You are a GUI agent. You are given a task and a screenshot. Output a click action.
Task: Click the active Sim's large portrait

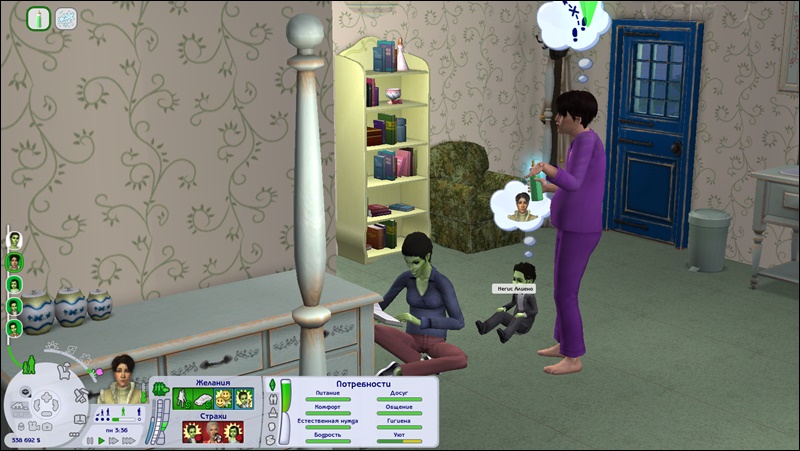pos(122,378)
